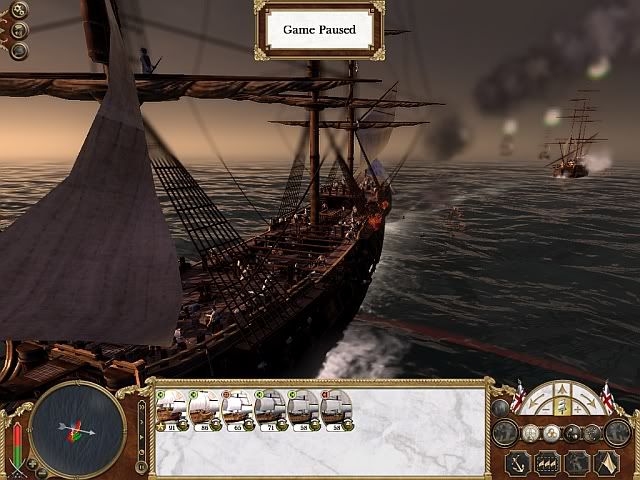Turn ship left with the left arrow
The height and width of the screenshot is (480, 640).
(536, 402)
